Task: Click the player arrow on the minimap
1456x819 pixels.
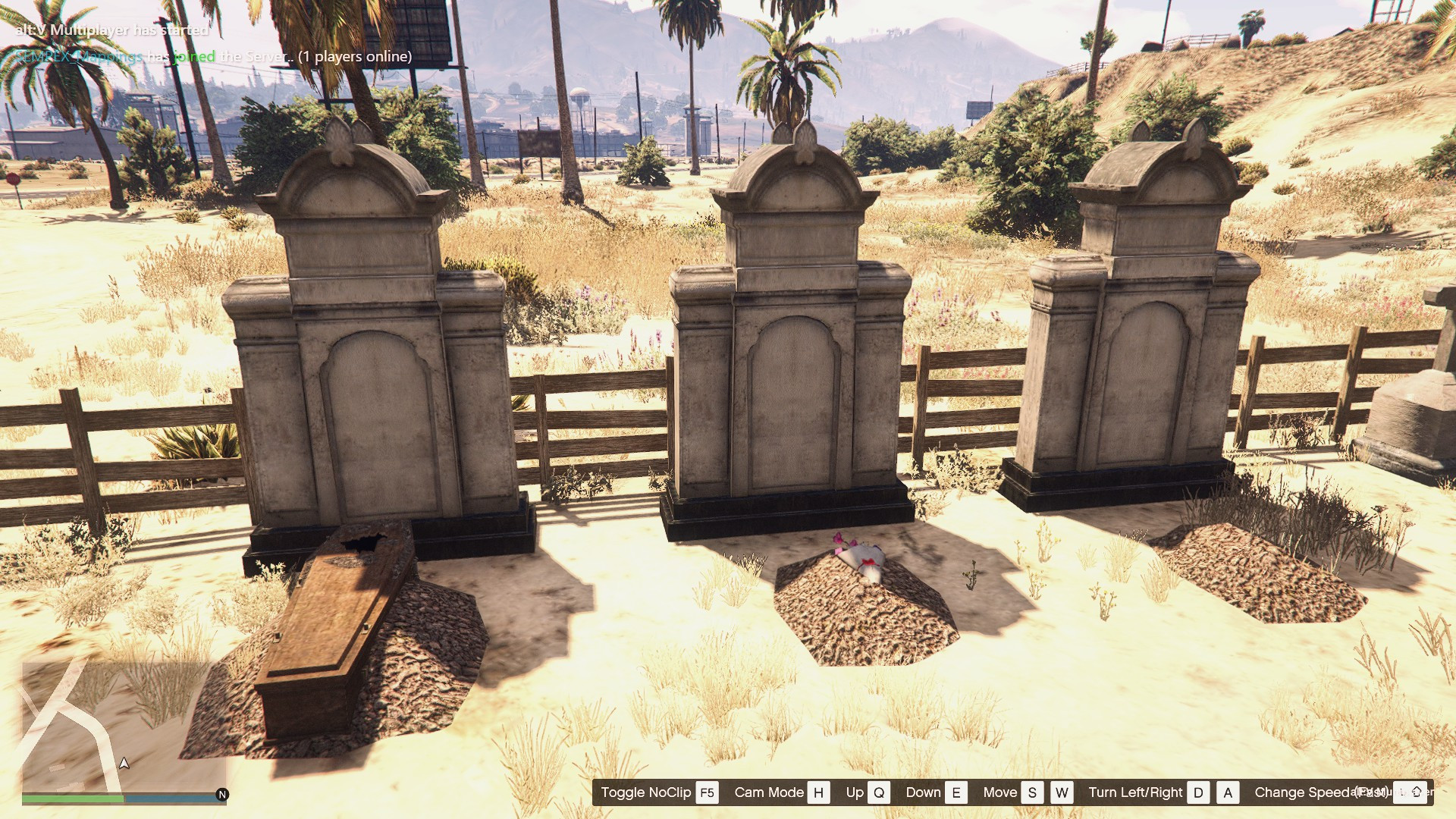Action: pyautogui.click(x=124, y=762)
